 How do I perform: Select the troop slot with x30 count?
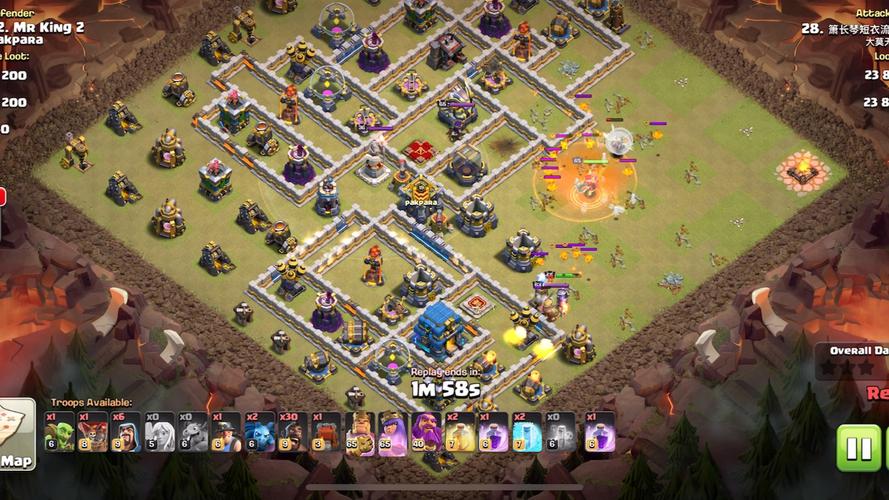coord(292,431)
